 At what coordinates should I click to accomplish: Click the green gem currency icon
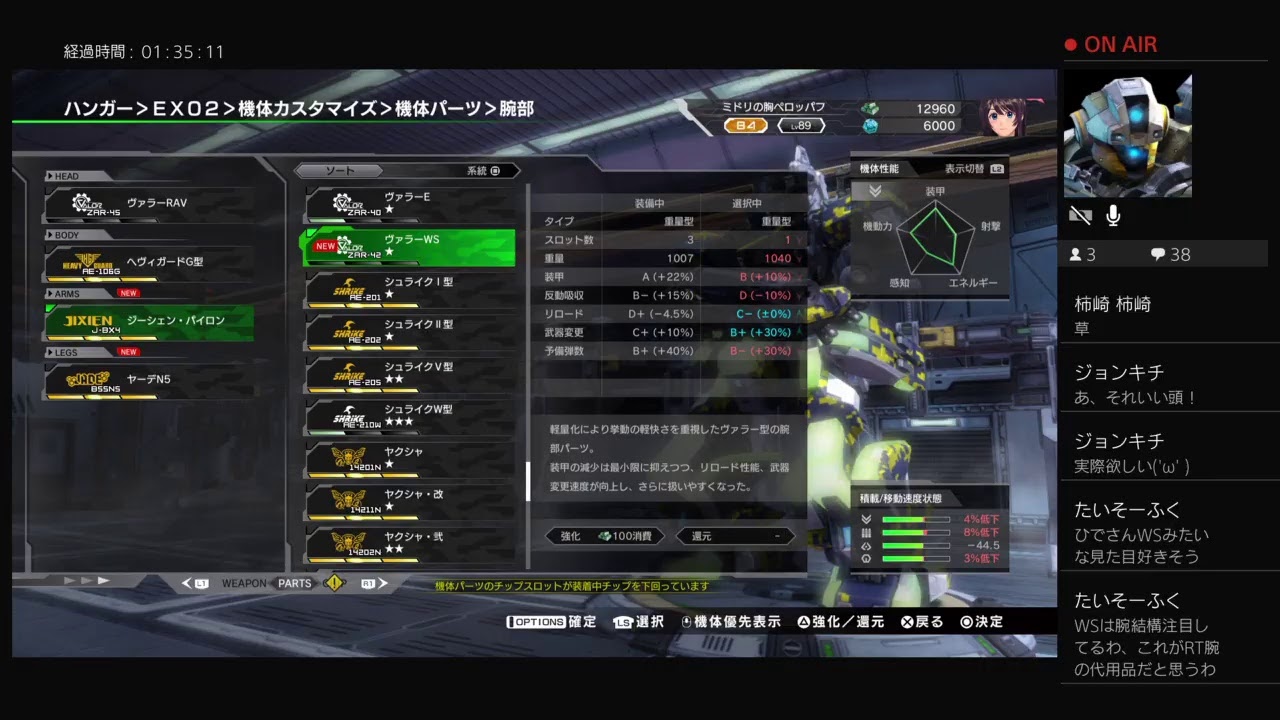871,109
